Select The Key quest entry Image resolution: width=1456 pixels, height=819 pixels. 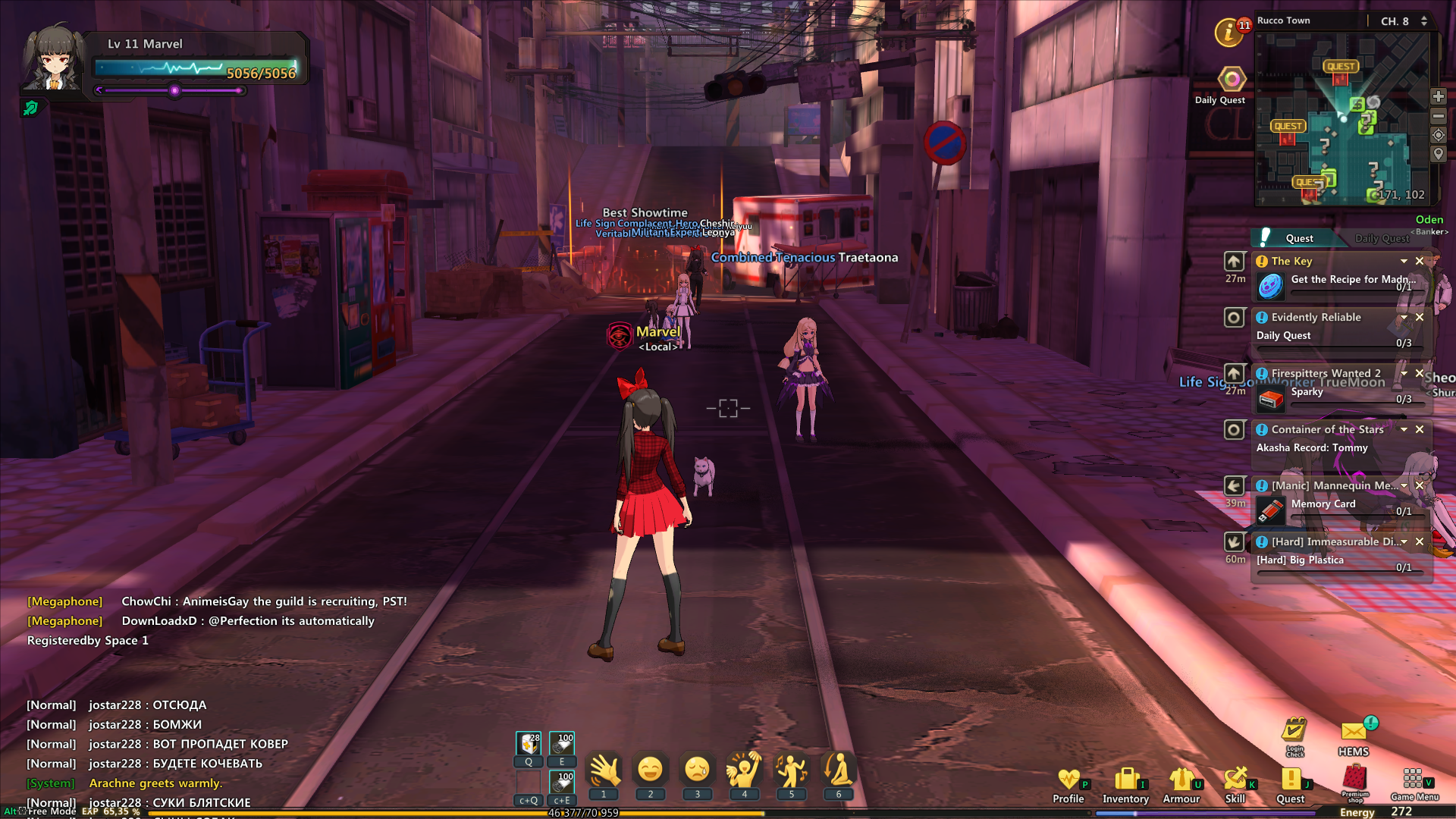(1292, 261)
